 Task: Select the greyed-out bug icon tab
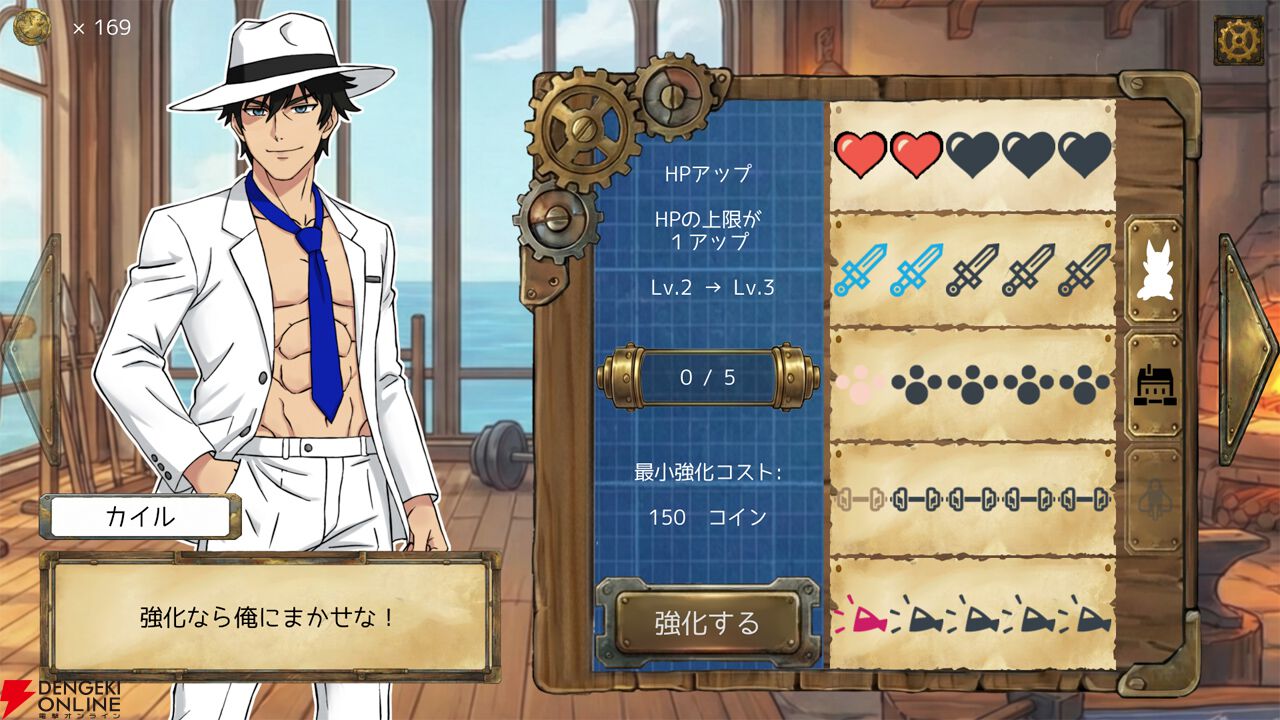click(x=1155, y=499)
